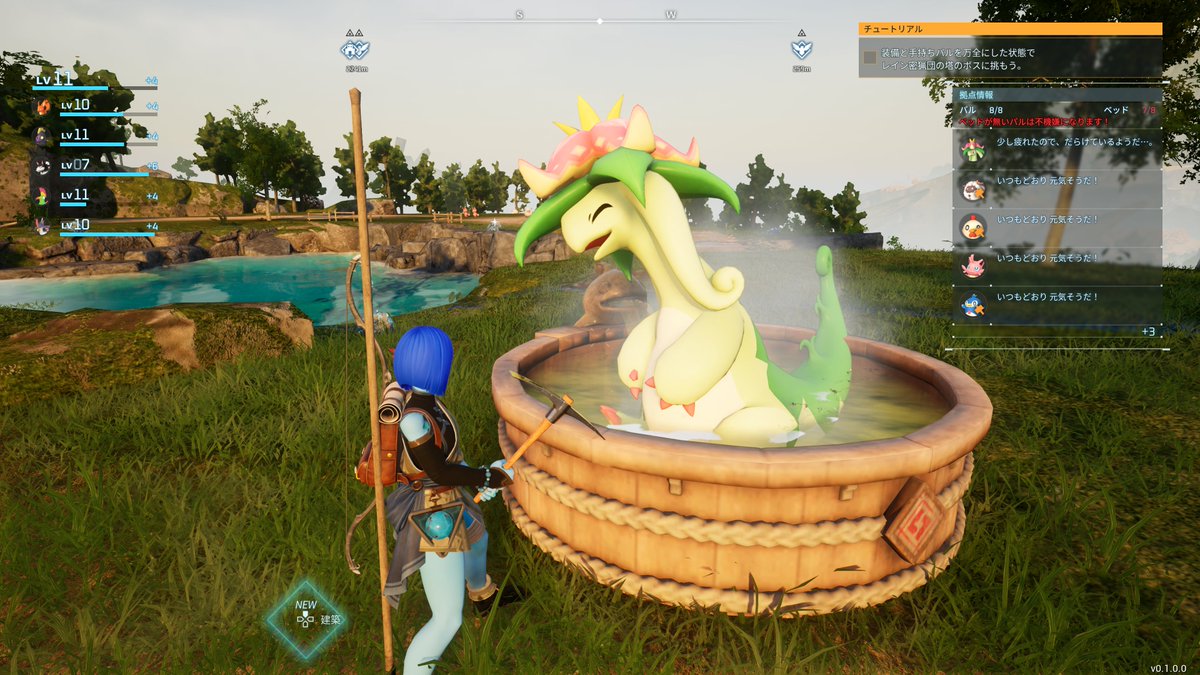1200x675 pixels.
Task: Select the orange fox Pal in party
Action: 44,106
